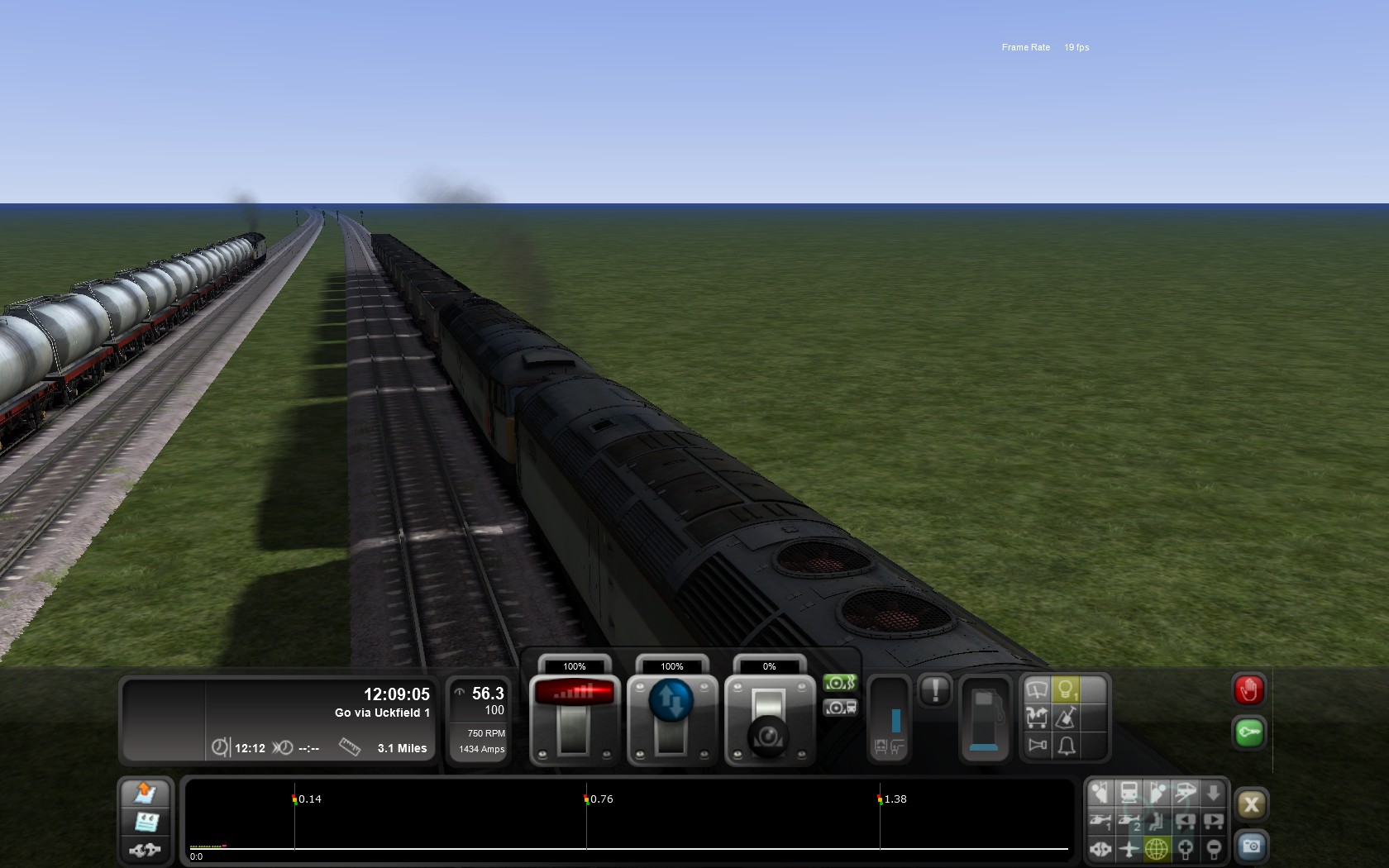Switch to helicopter camera 2
Viewport: 1389px width, 868px height.
(1129, 821)
